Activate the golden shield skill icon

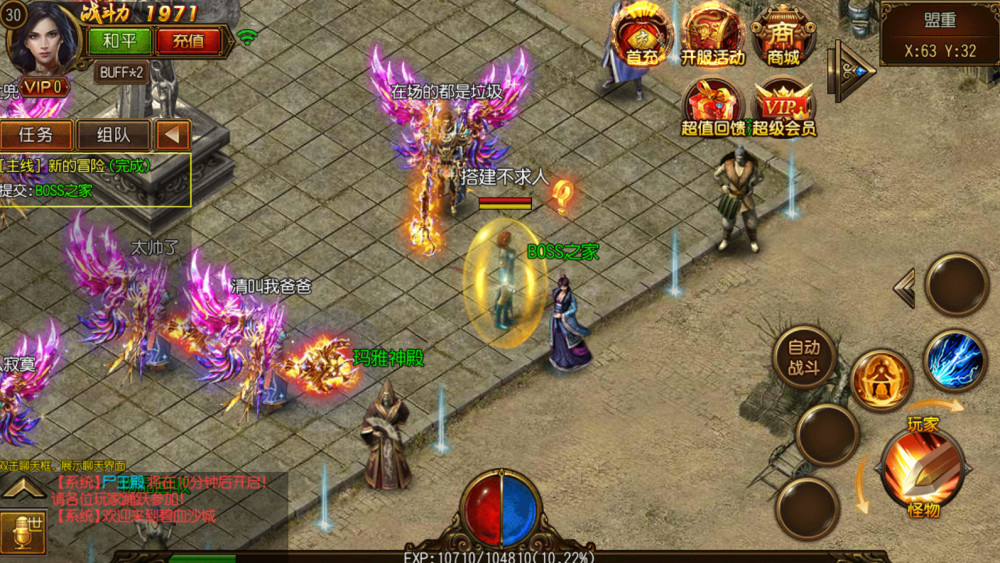coord(881,379)
